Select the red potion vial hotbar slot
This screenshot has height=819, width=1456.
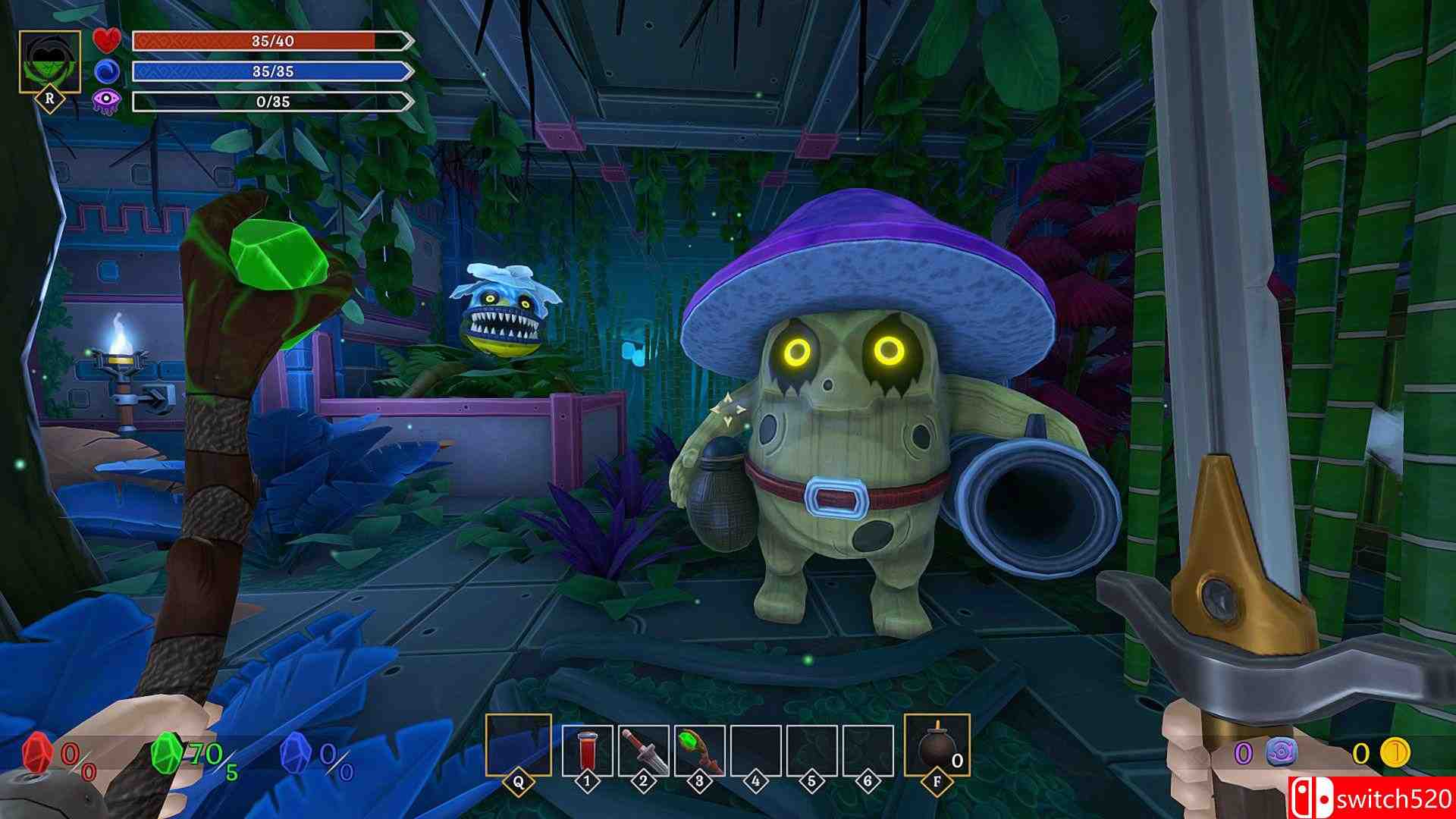587,751
